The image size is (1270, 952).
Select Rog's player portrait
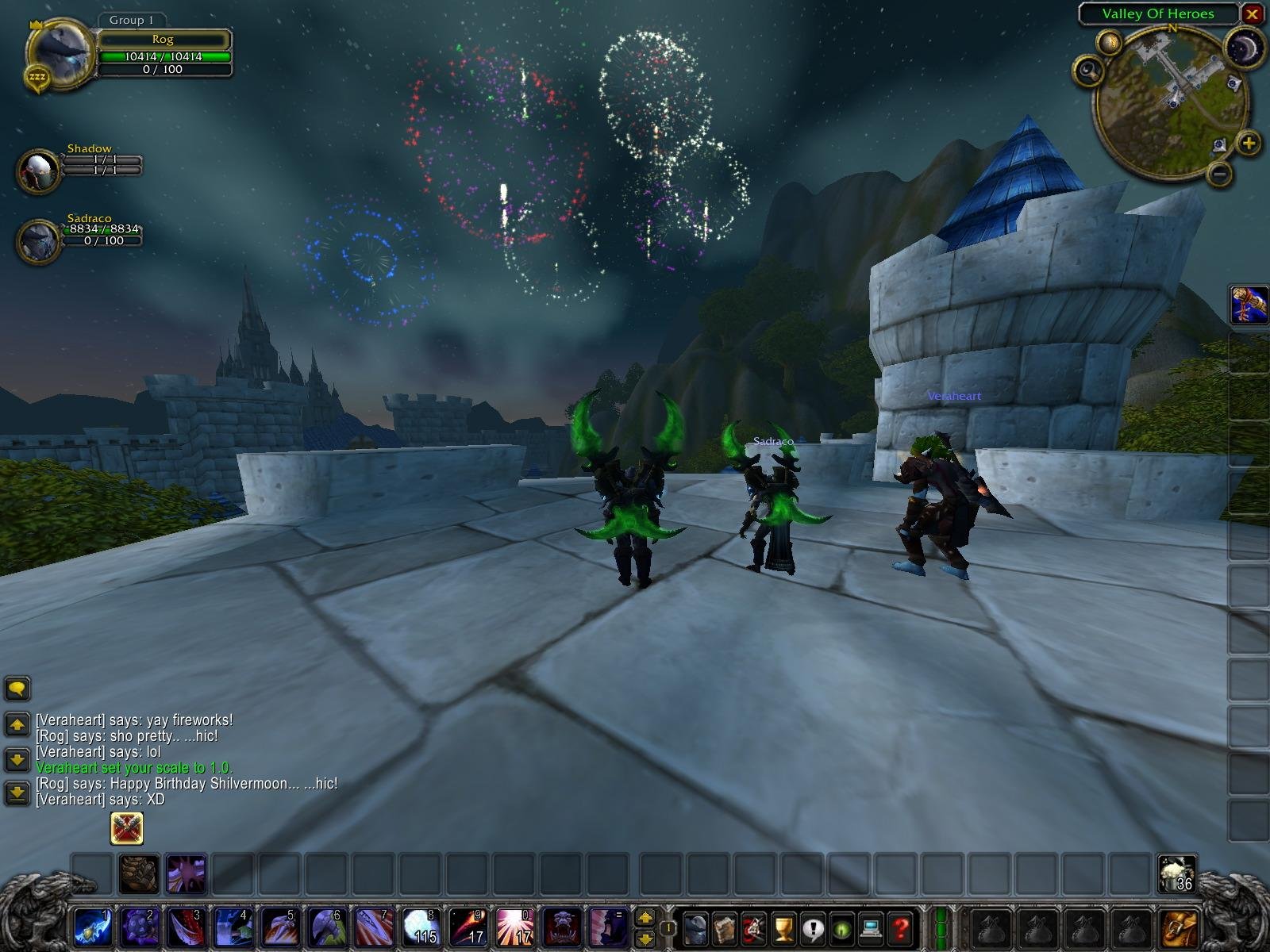coord(60,52)
